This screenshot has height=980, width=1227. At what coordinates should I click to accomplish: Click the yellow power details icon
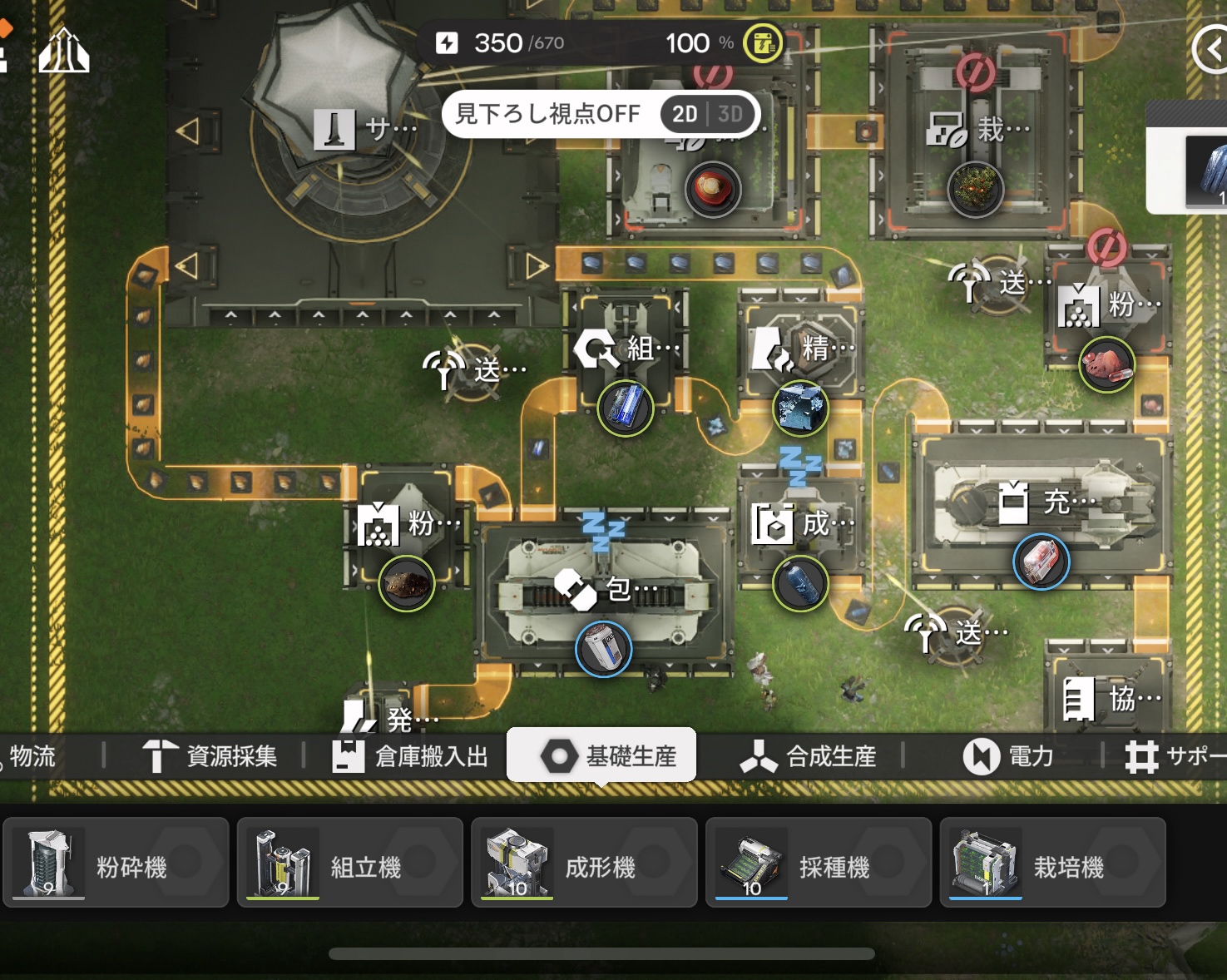(x=762, y=43)
